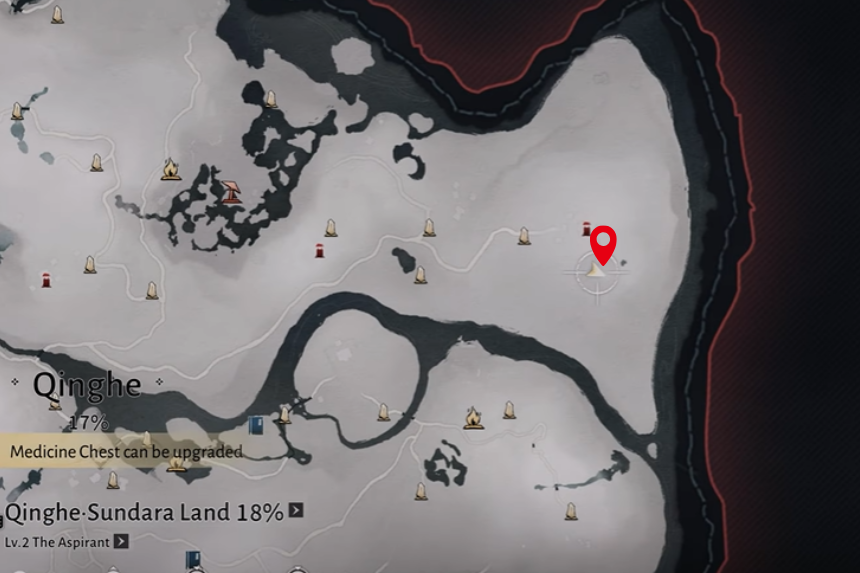Image resolution: width=860 pixels, height=573 pixels.
Task: Expand the Qinghe·Sundara Land 18% arrow
Action: 296,511
